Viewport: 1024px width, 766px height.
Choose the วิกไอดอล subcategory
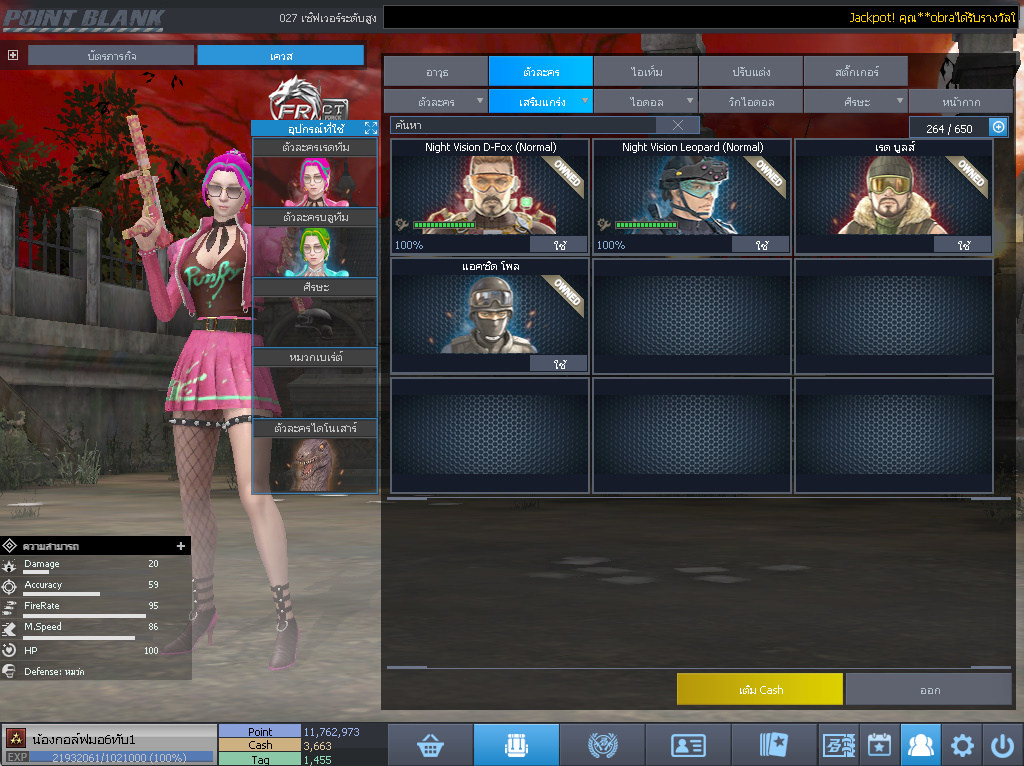(x=750, y=102)
